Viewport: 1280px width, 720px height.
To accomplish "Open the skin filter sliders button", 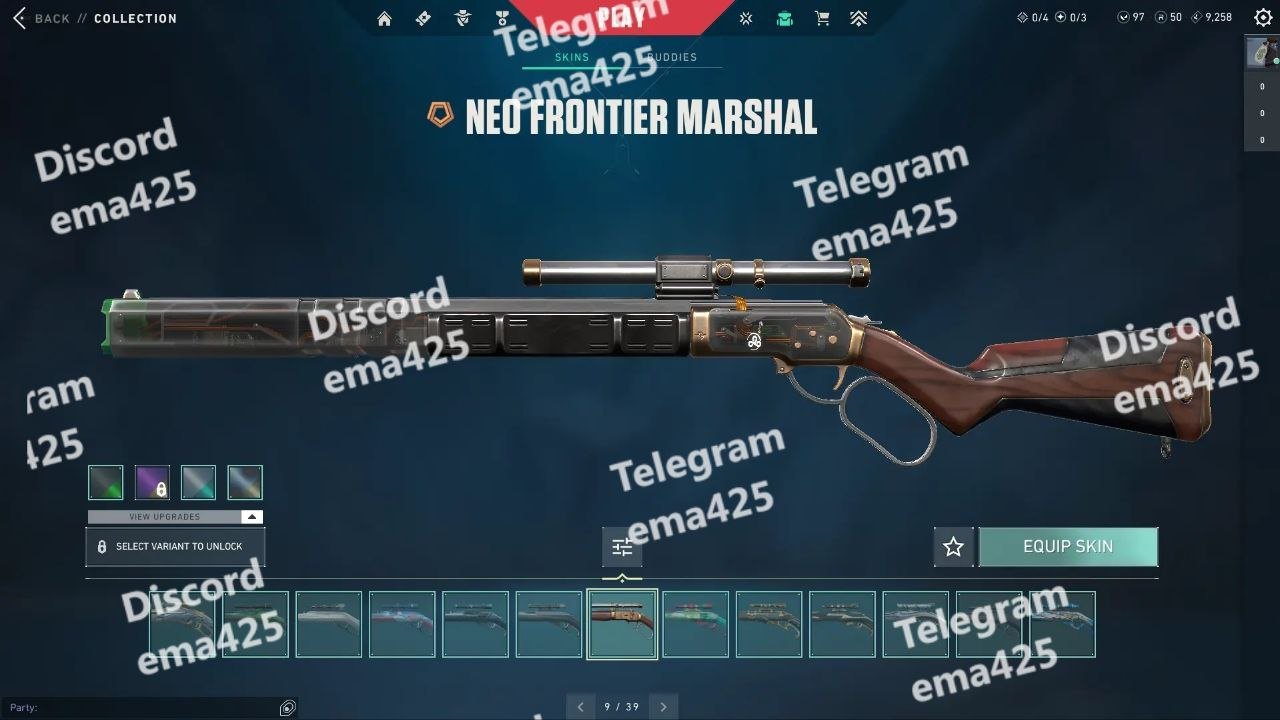I will tap(622, 547).
